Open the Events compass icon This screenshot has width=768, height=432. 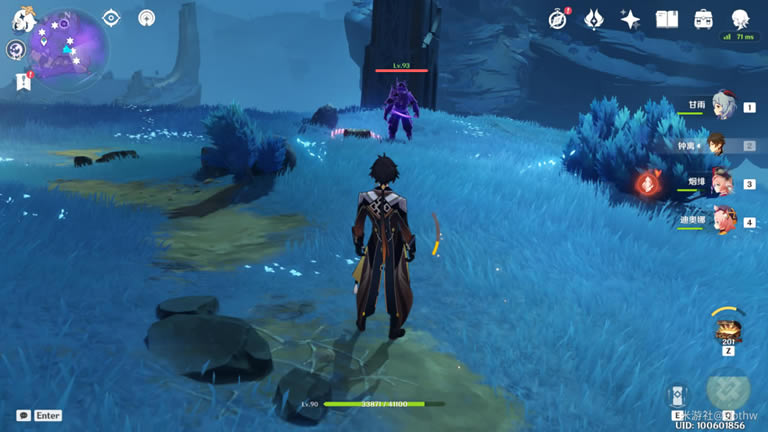click(558, 19)
